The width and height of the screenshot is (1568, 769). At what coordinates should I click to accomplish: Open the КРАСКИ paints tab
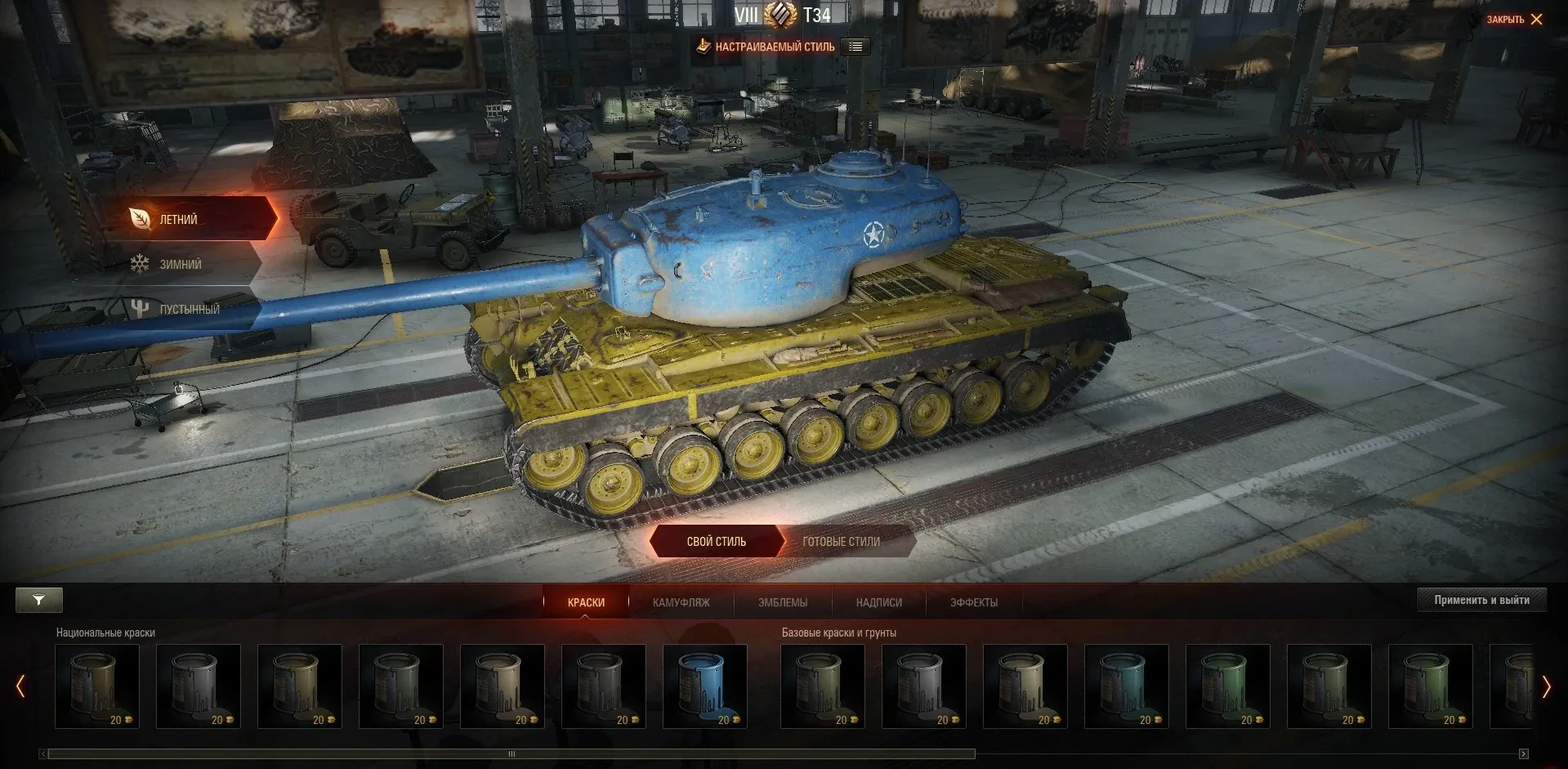point(586,602)
